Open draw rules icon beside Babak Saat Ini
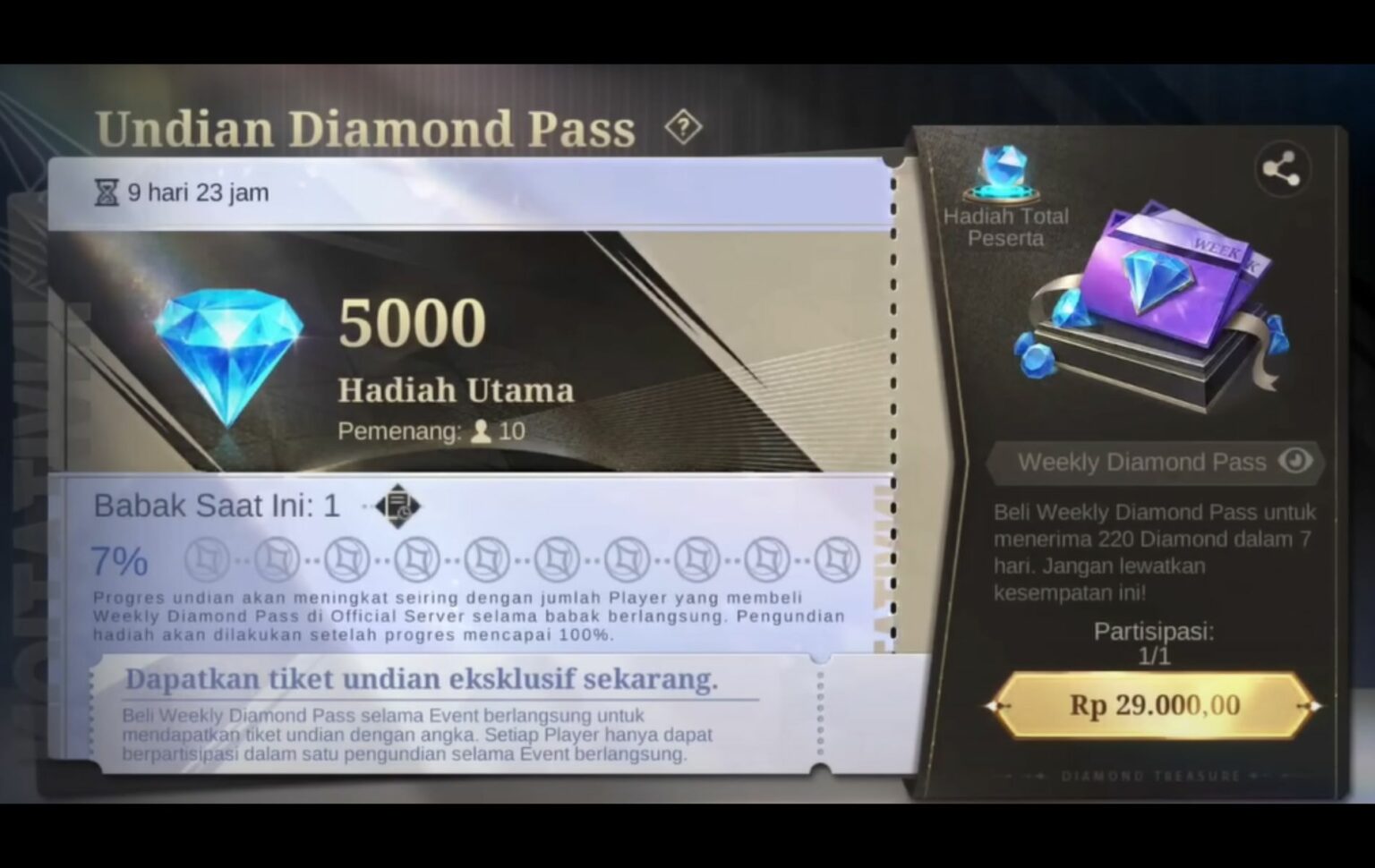The width and height of the screenshot is (1375, 868). pos(397,506)
